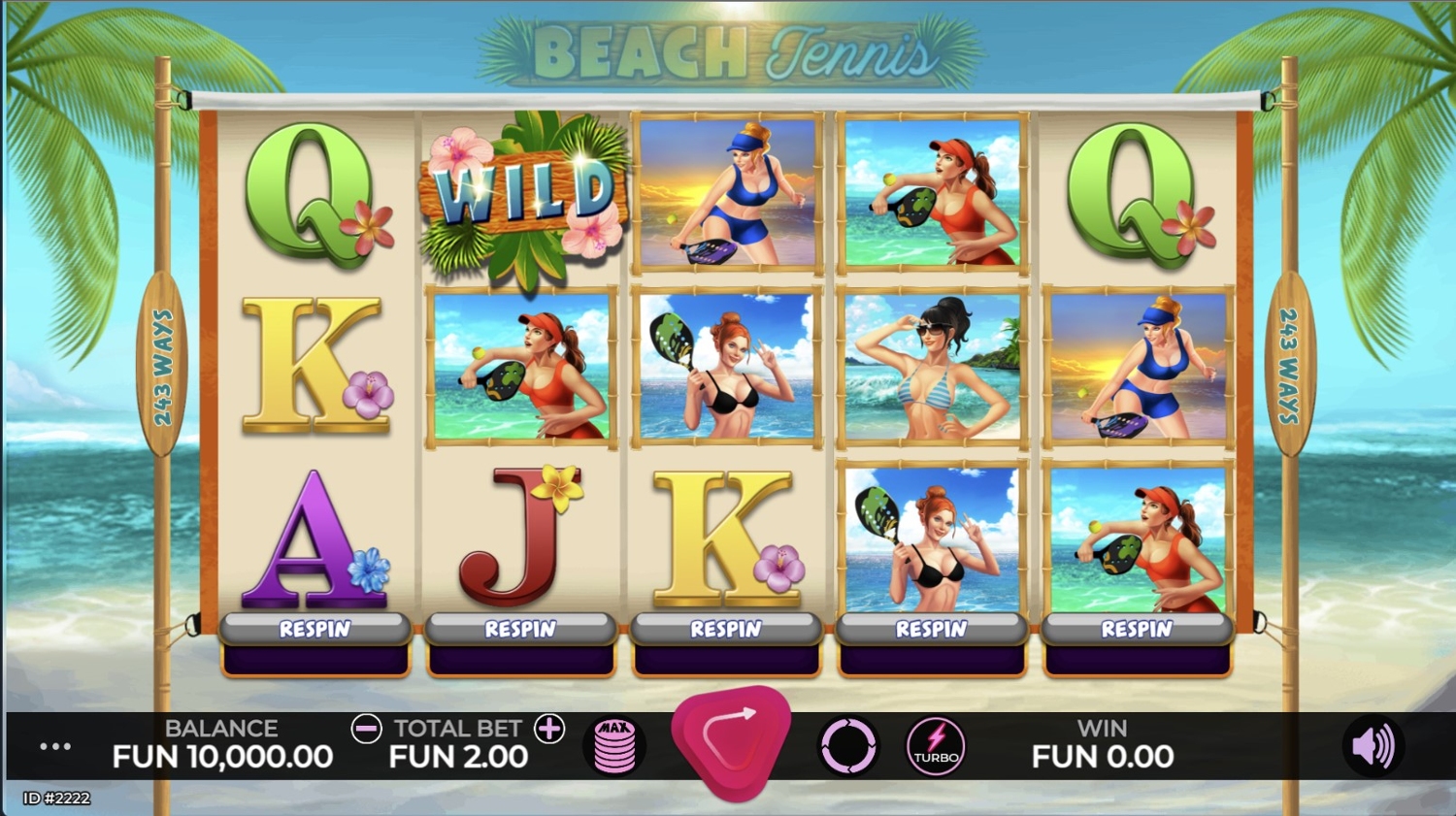The height and width of the screenshot is (816, 1456).
Task: Spin the reels with the pink button
Action: point(732,740)
